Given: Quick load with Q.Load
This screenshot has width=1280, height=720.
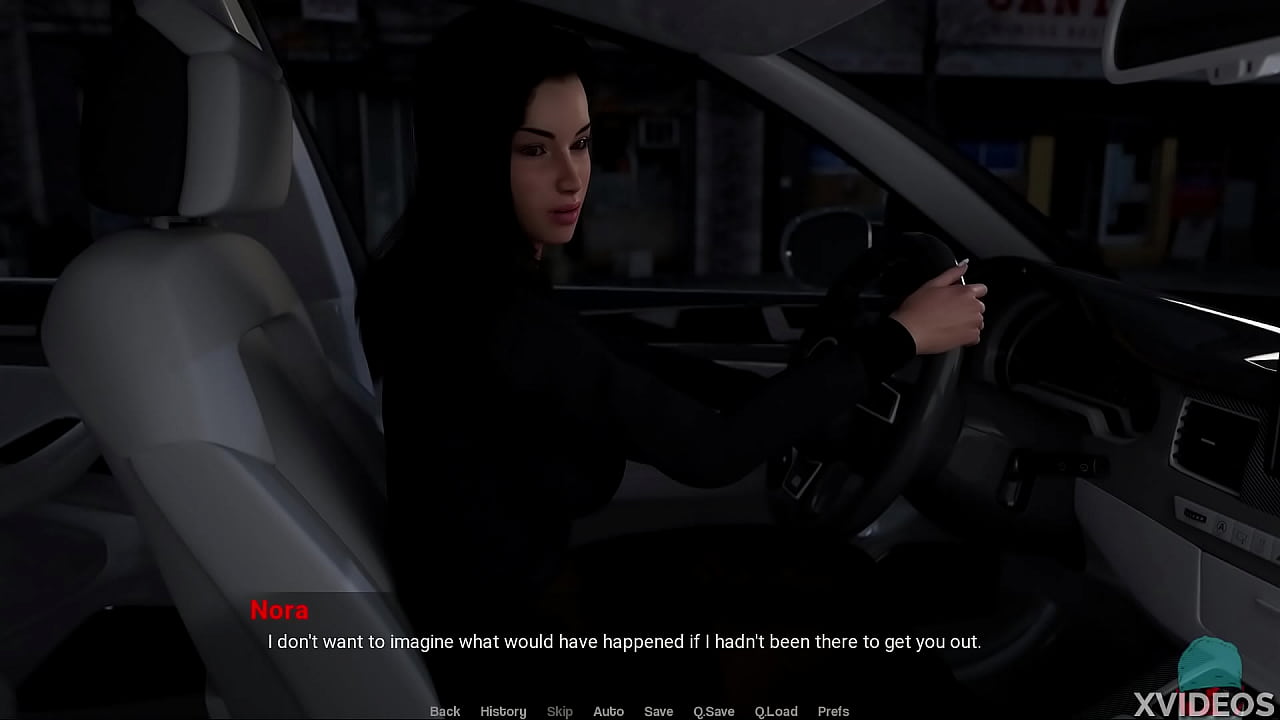Looking at the screenshot, I should pyautogui.click(x=776, y=711).
